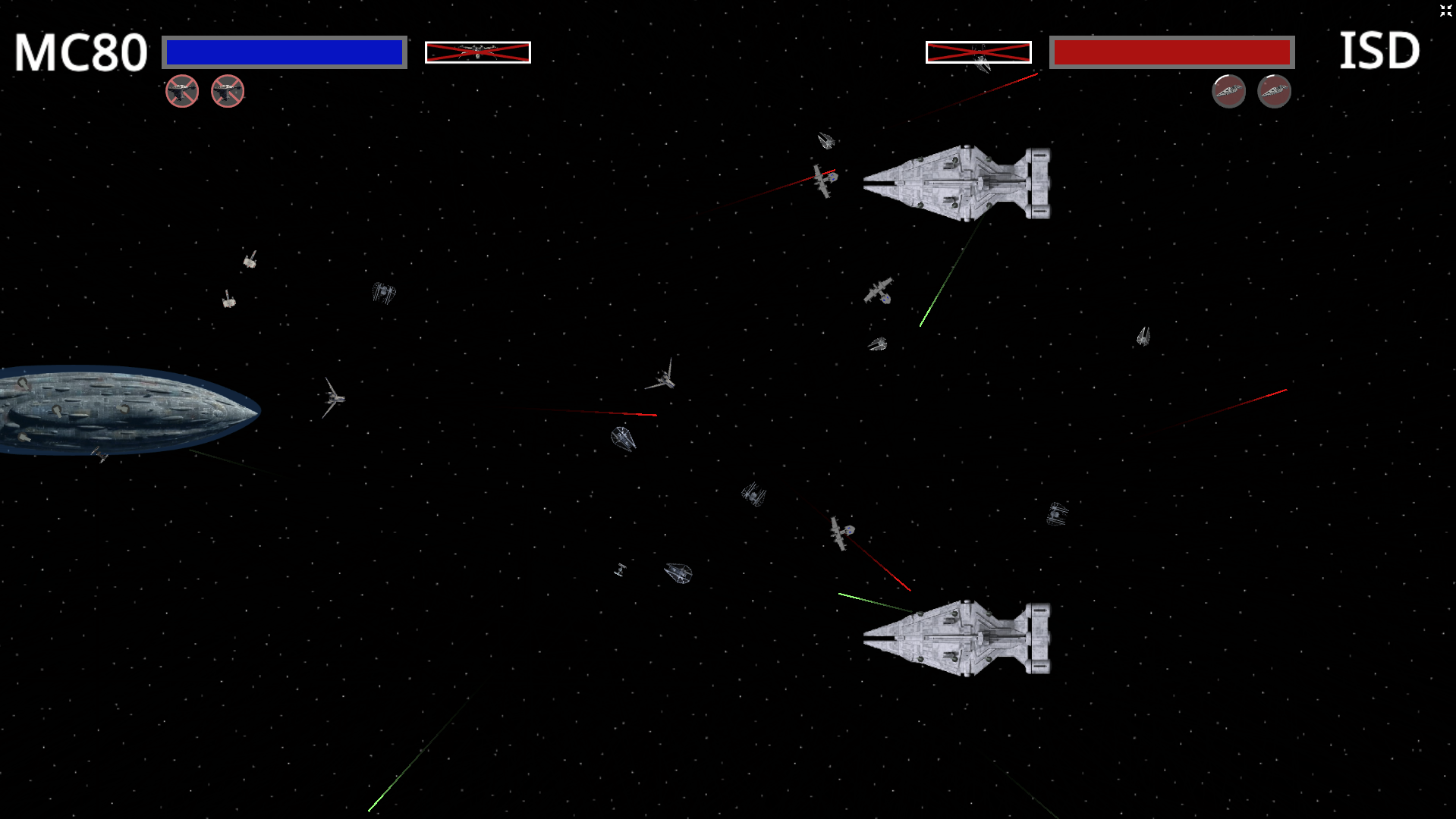
Task: Click the red ISD health bar
Action: (1171, 53)
